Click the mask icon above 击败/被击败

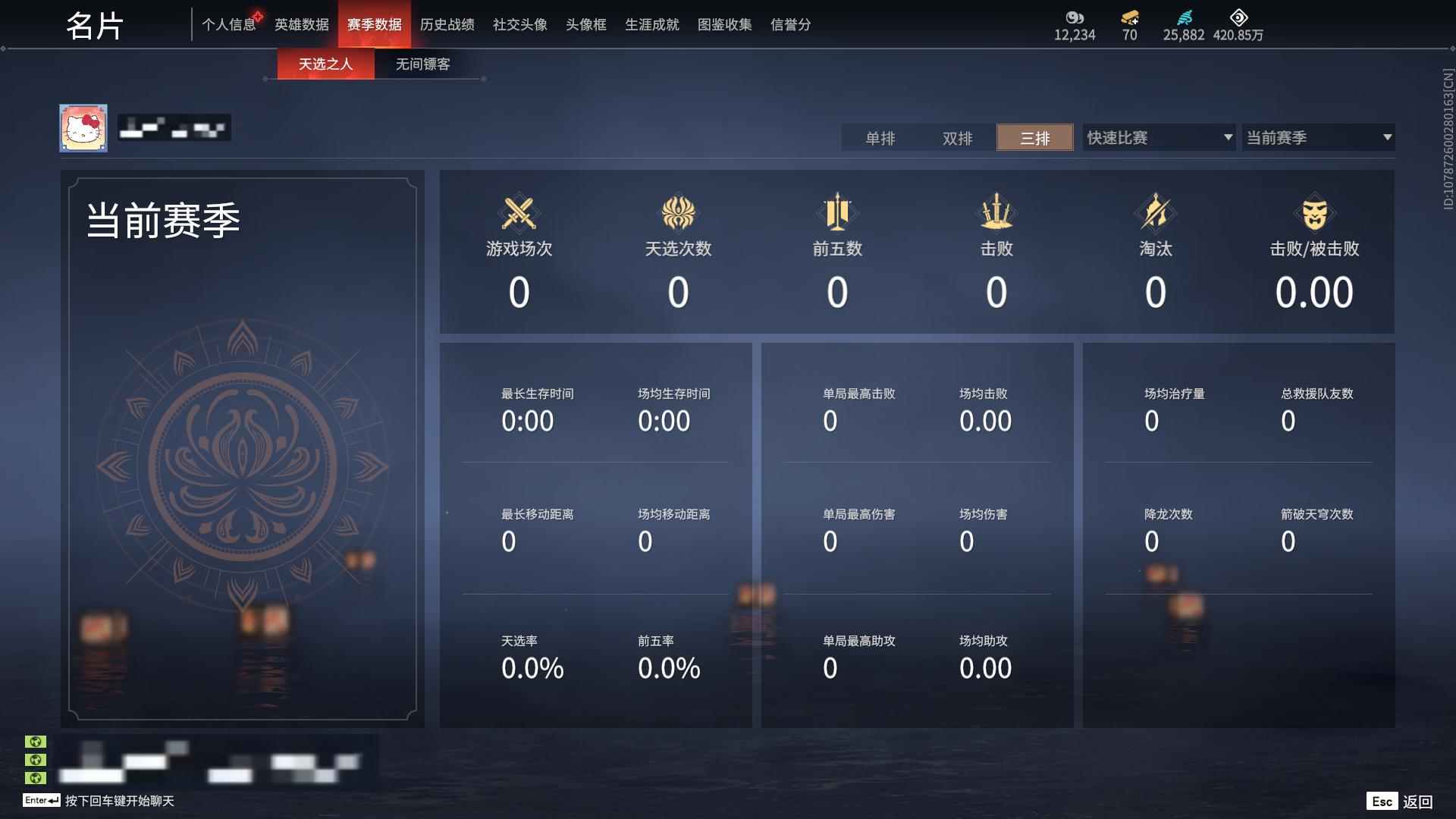(1316, 212)
